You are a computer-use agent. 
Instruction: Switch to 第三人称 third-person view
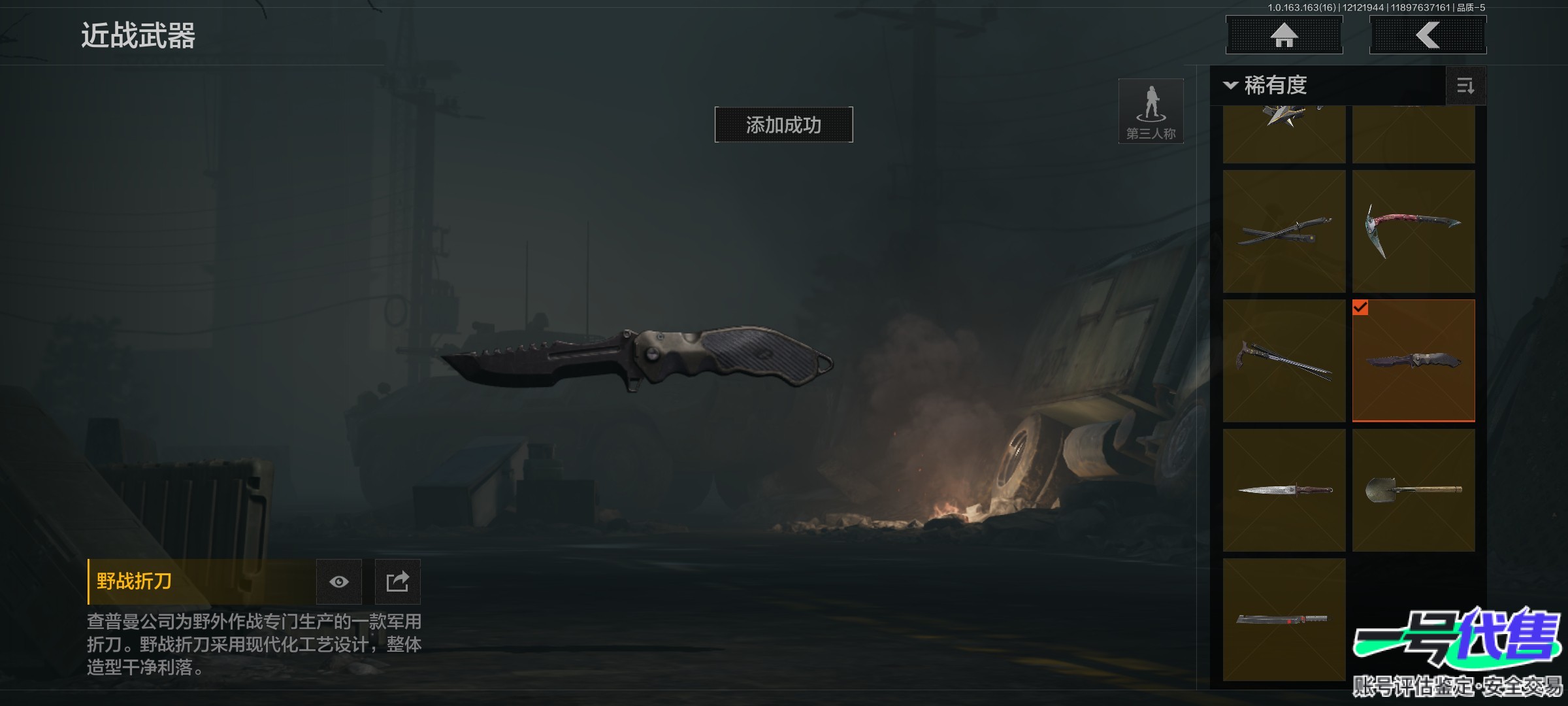click(1151, 111)
